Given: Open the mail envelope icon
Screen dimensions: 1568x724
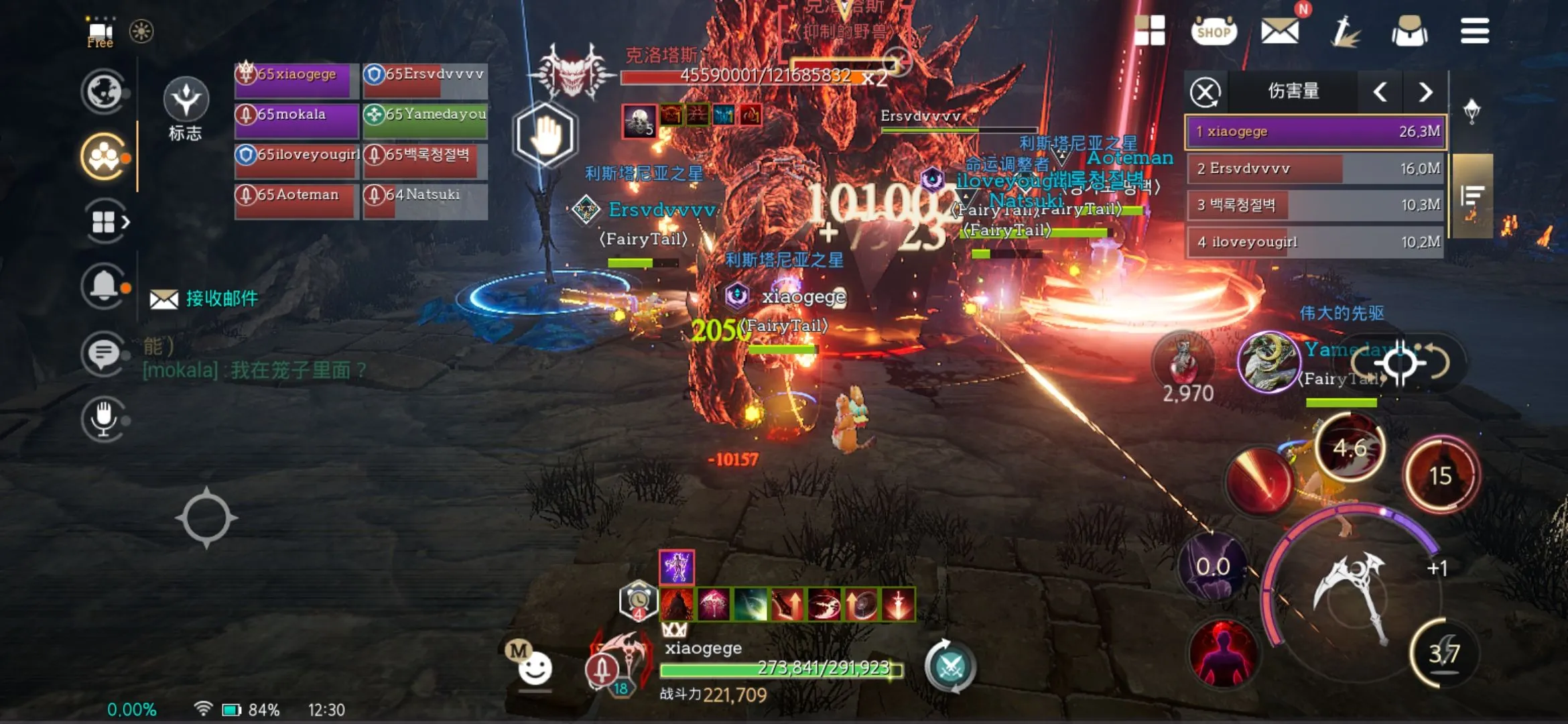Looking at the screenshot, I should point(1280,31).
